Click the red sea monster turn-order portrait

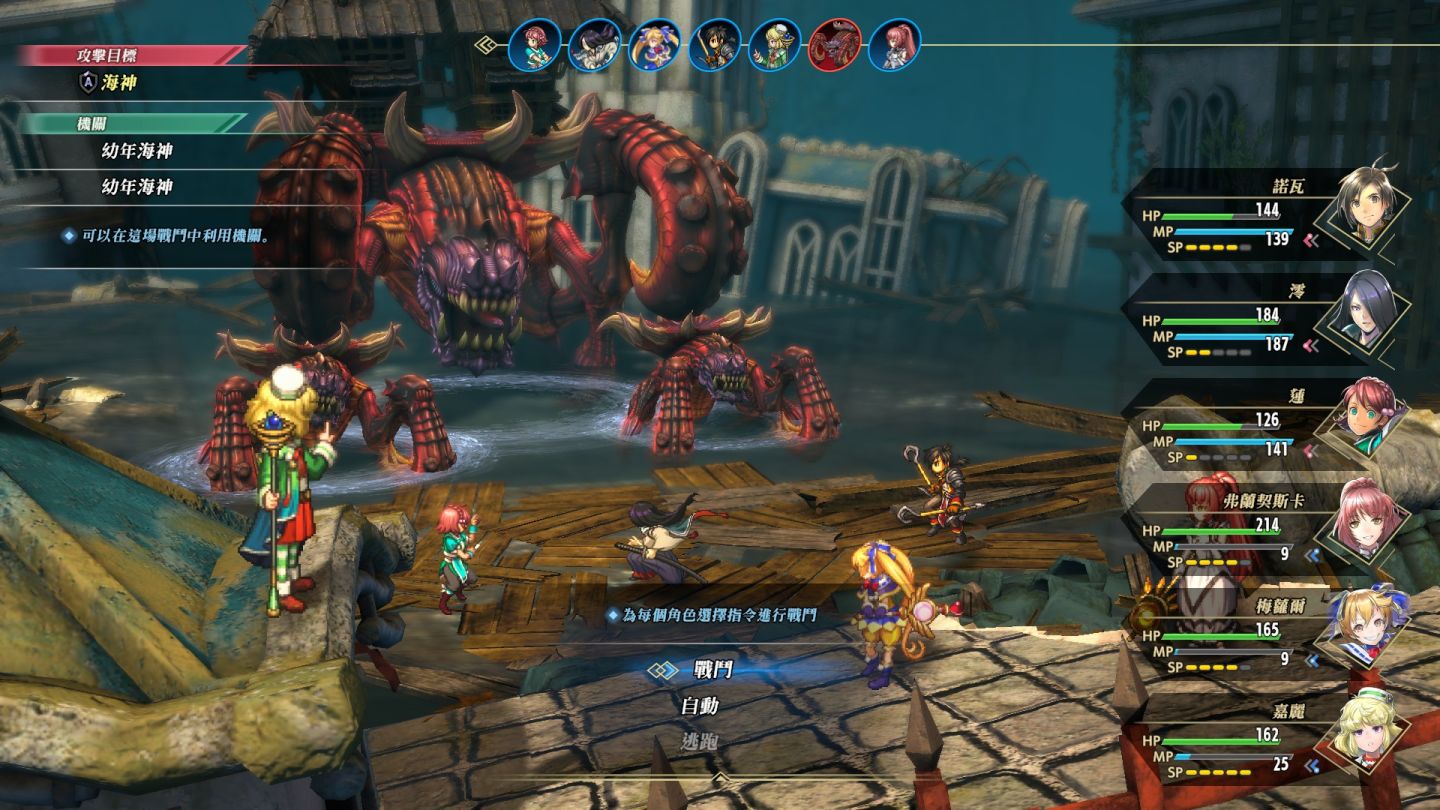pos(834,46)
